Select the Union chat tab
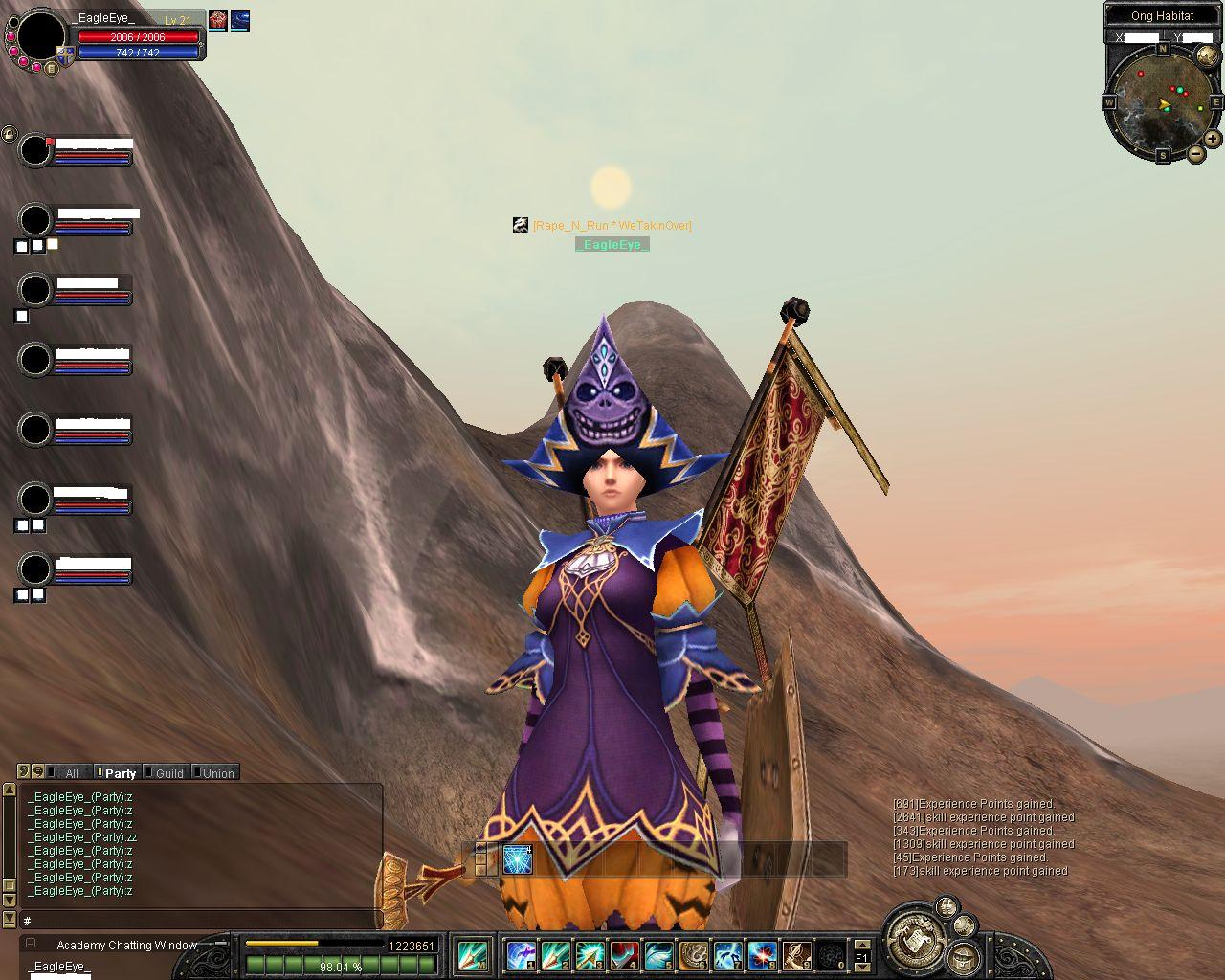 click(x=217, y=773)
